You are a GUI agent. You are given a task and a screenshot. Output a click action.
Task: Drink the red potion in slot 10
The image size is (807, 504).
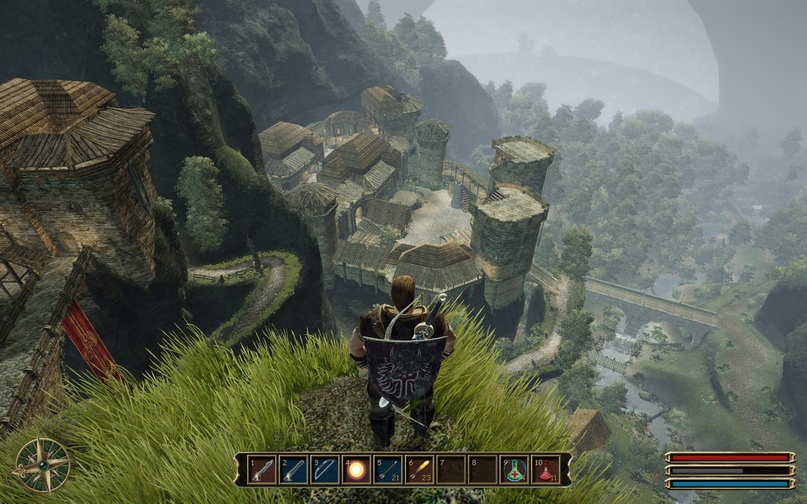[x=546, y=469]
